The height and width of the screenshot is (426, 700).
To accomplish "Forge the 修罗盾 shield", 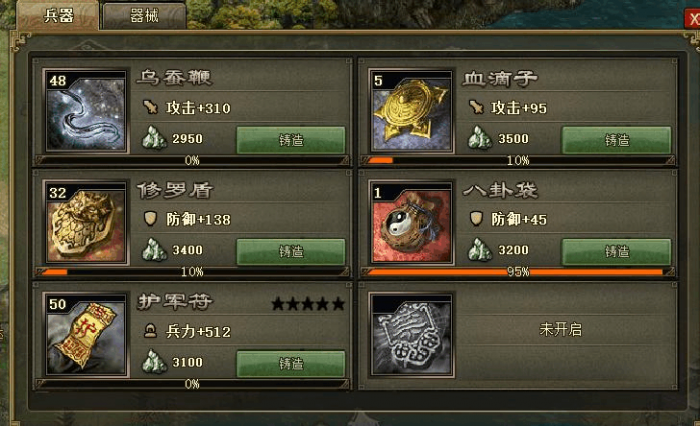I will click(x=291, y=252).
